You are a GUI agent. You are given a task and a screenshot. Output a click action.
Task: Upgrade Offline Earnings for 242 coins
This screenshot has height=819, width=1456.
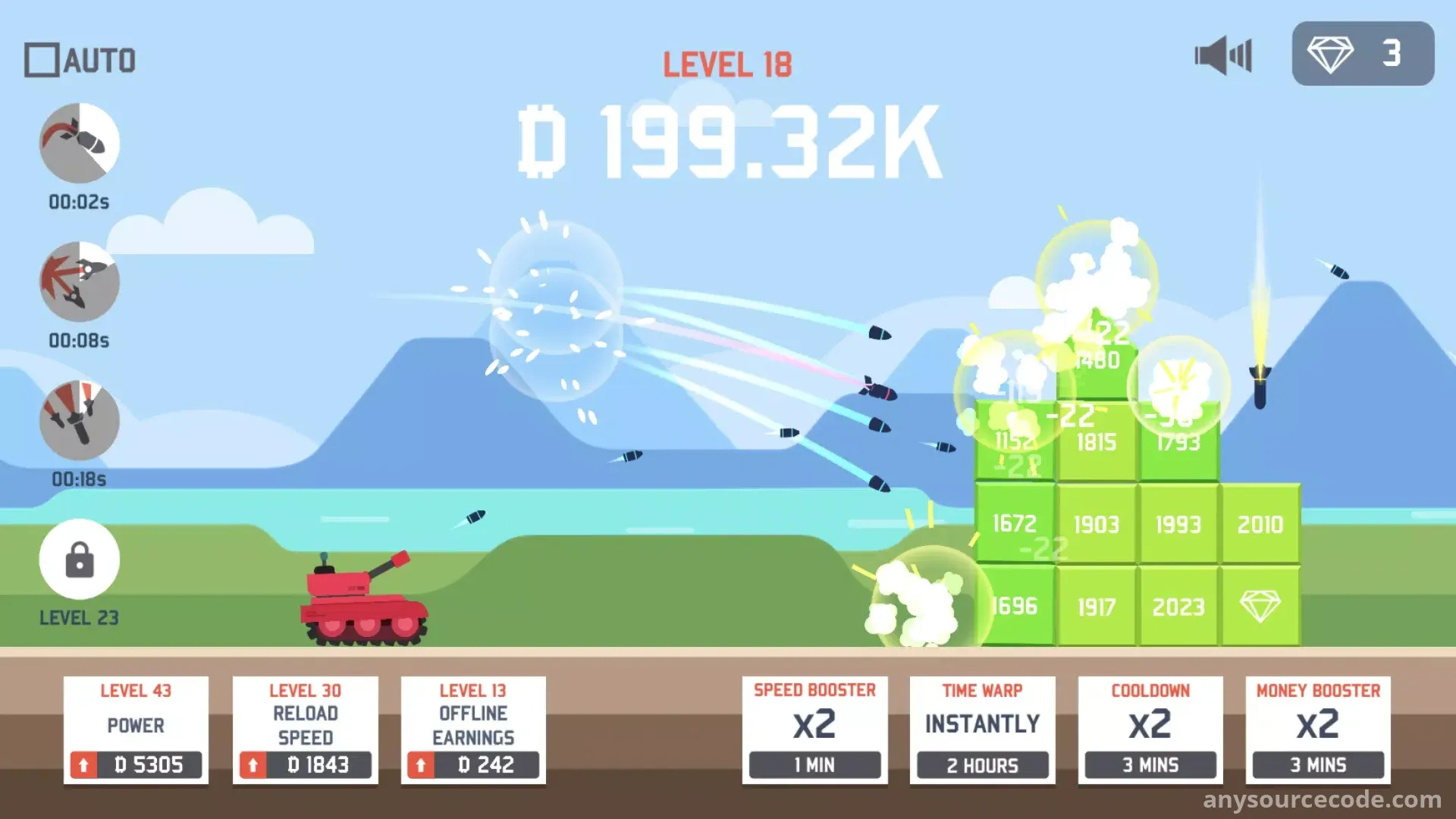pyautogui.click(x=473, y=764)
